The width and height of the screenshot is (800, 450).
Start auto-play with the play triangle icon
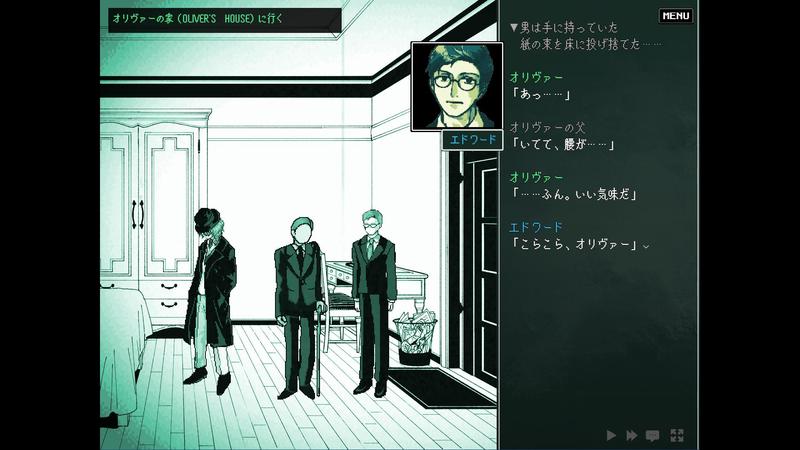coord(611,435)
